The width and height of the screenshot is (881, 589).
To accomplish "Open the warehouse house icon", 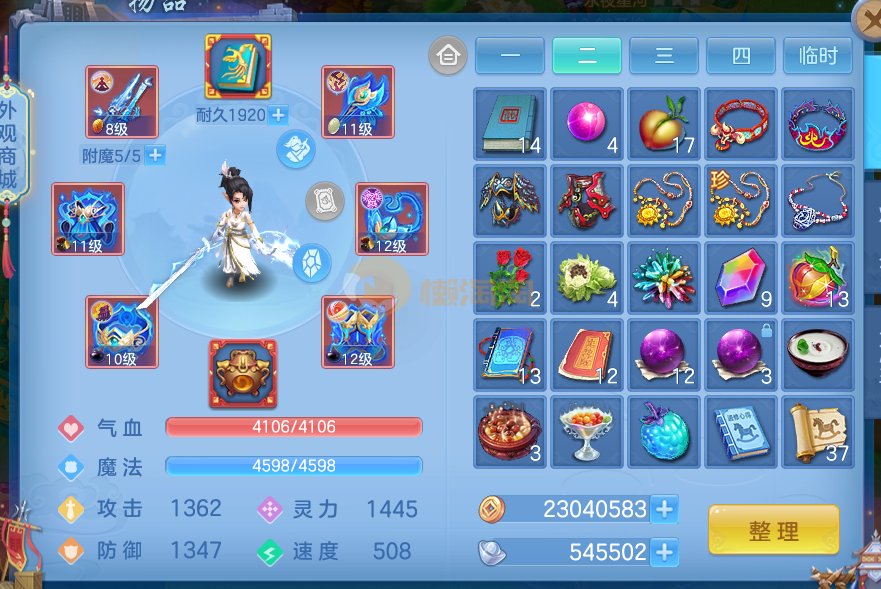I will (448, 56).
